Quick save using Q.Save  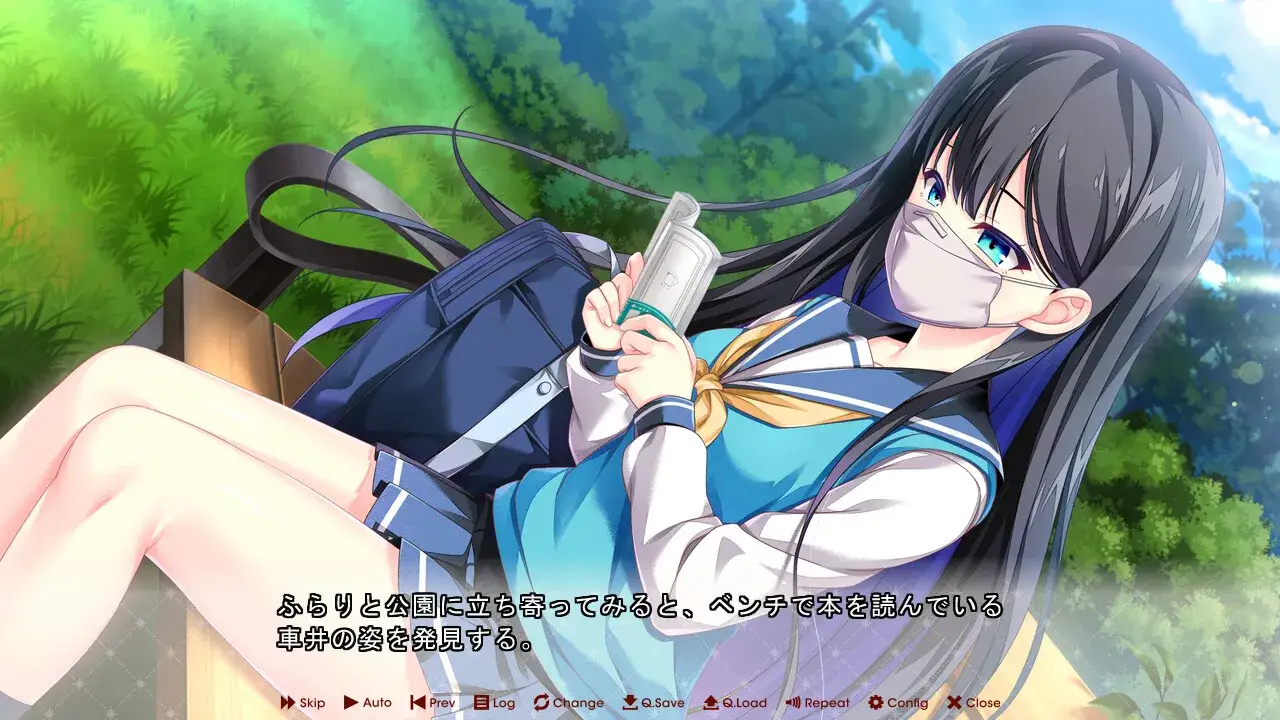pyautogui.click(x=650, y=703)
